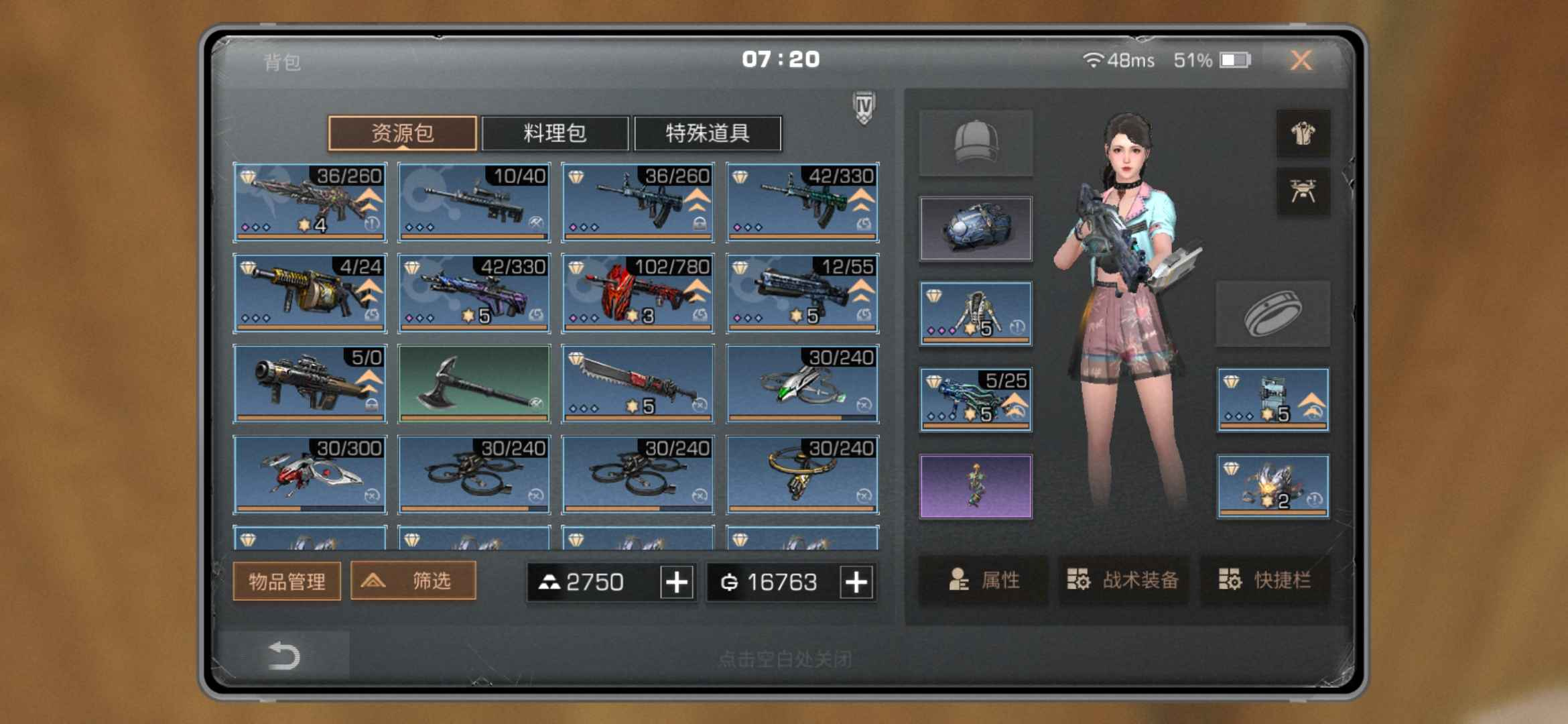Close the backpack with the orange X
1568x724 pixels.
click(1301, 60)
